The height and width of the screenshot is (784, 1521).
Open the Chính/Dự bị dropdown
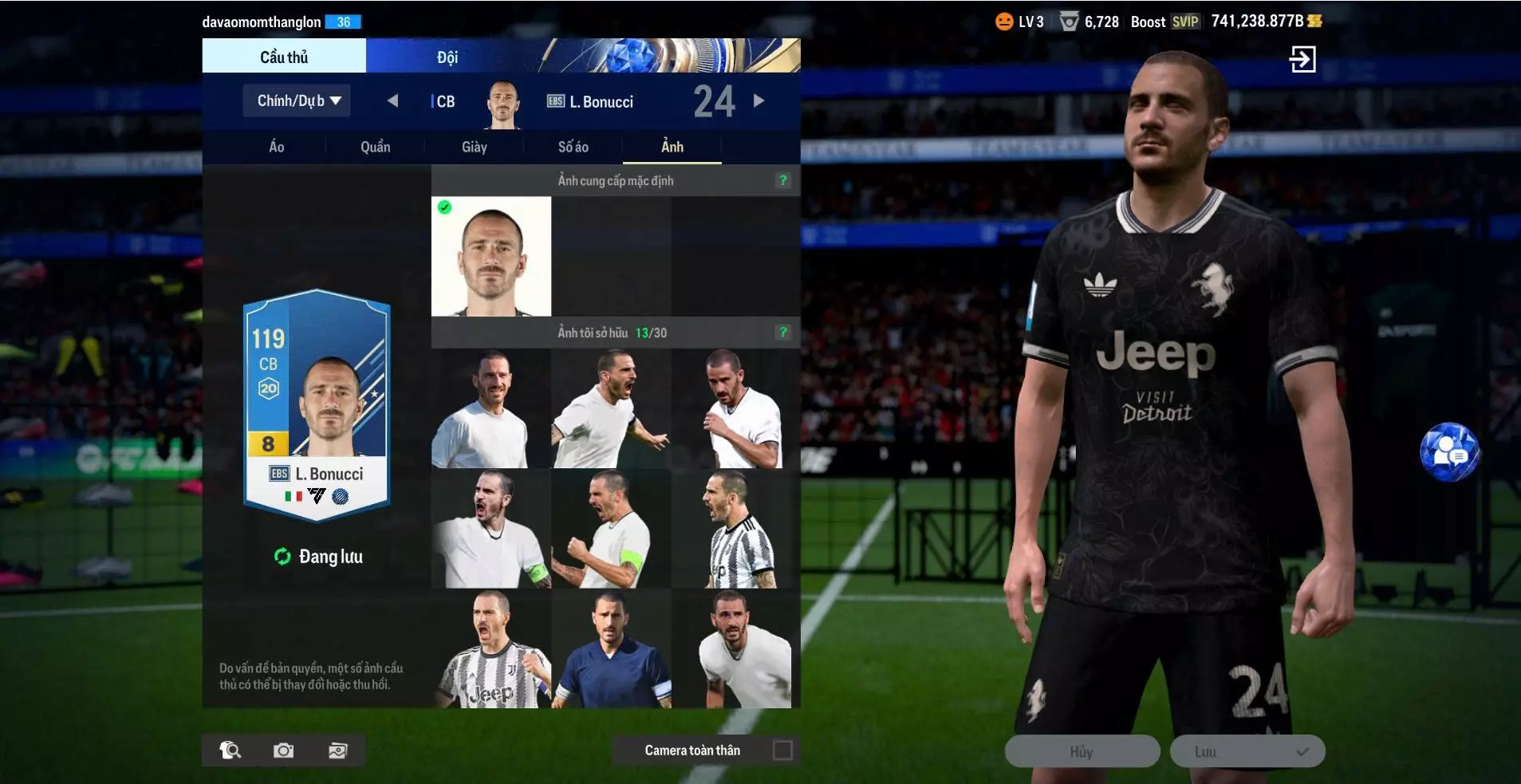[x=297, y=101]
